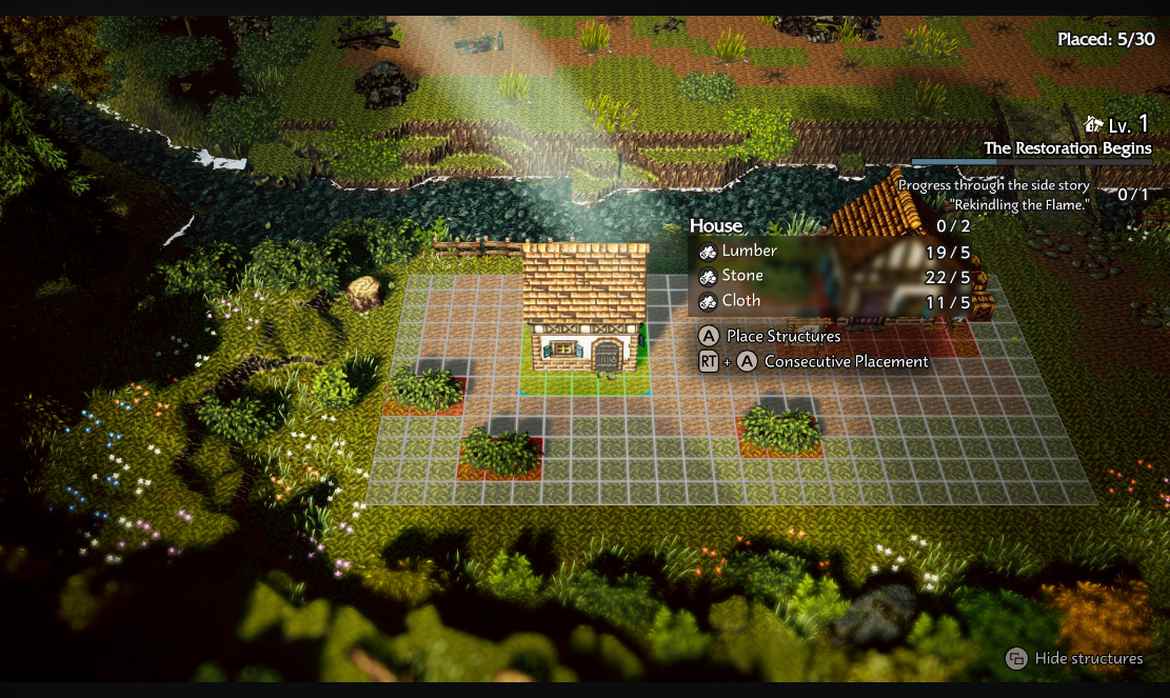This screenshot has height=698, width=1170.
Task: Open The Restoration Begins objective tracker
Action: 1067,148
